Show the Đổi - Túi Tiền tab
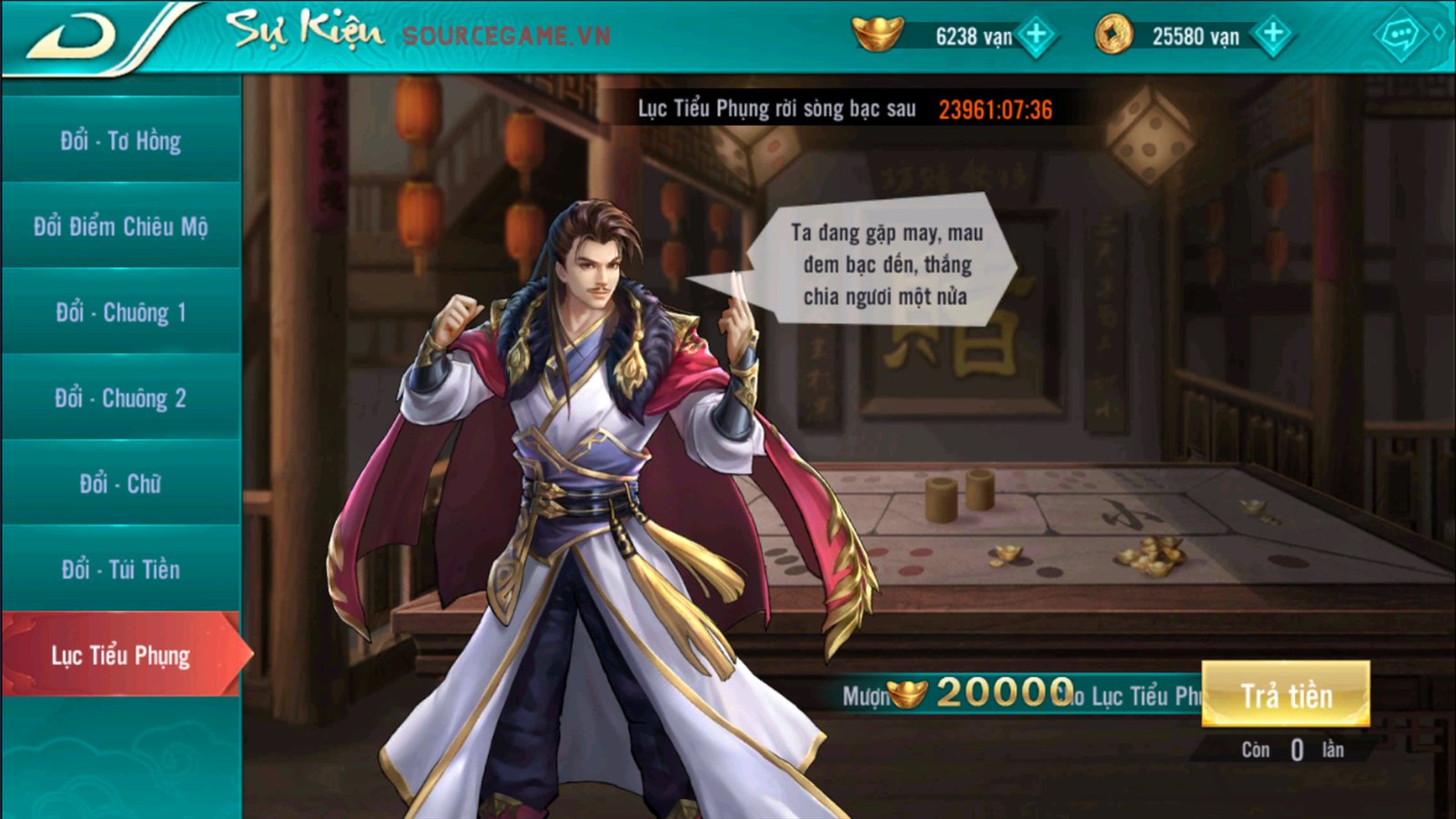Image resolution: width=1456 pixels, height=819 pixels. [x=121, y=570]
